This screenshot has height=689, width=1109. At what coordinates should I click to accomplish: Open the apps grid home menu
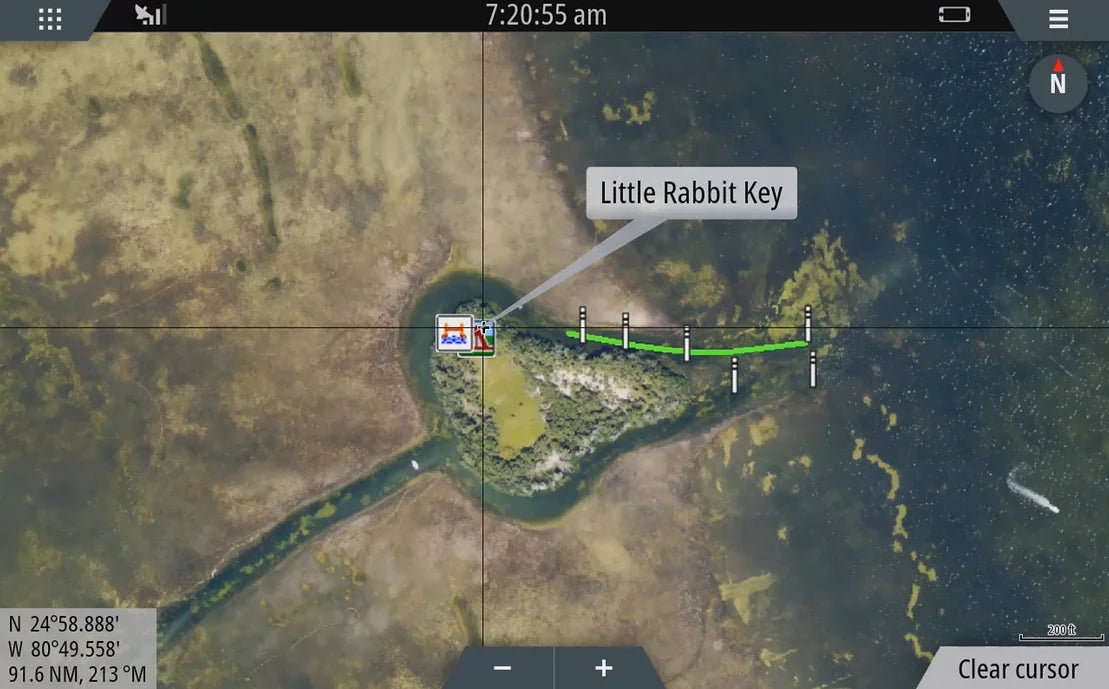tap(50, 19)
